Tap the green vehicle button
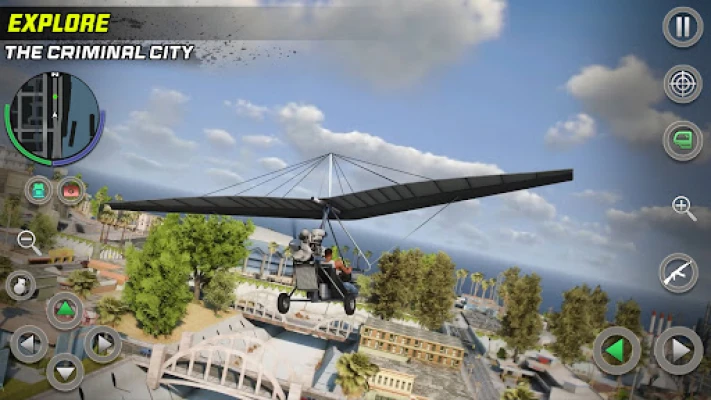711x400 pixels. (682, 140)
